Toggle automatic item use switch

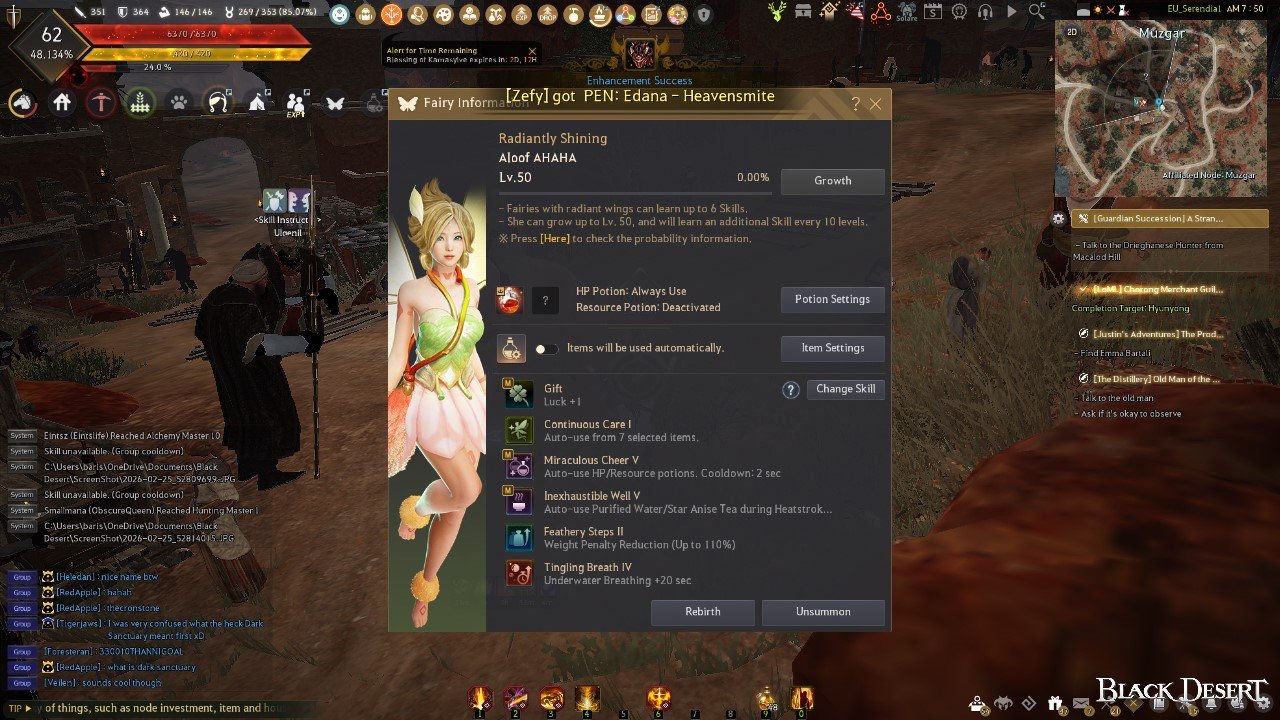click(x=546, y=349)
